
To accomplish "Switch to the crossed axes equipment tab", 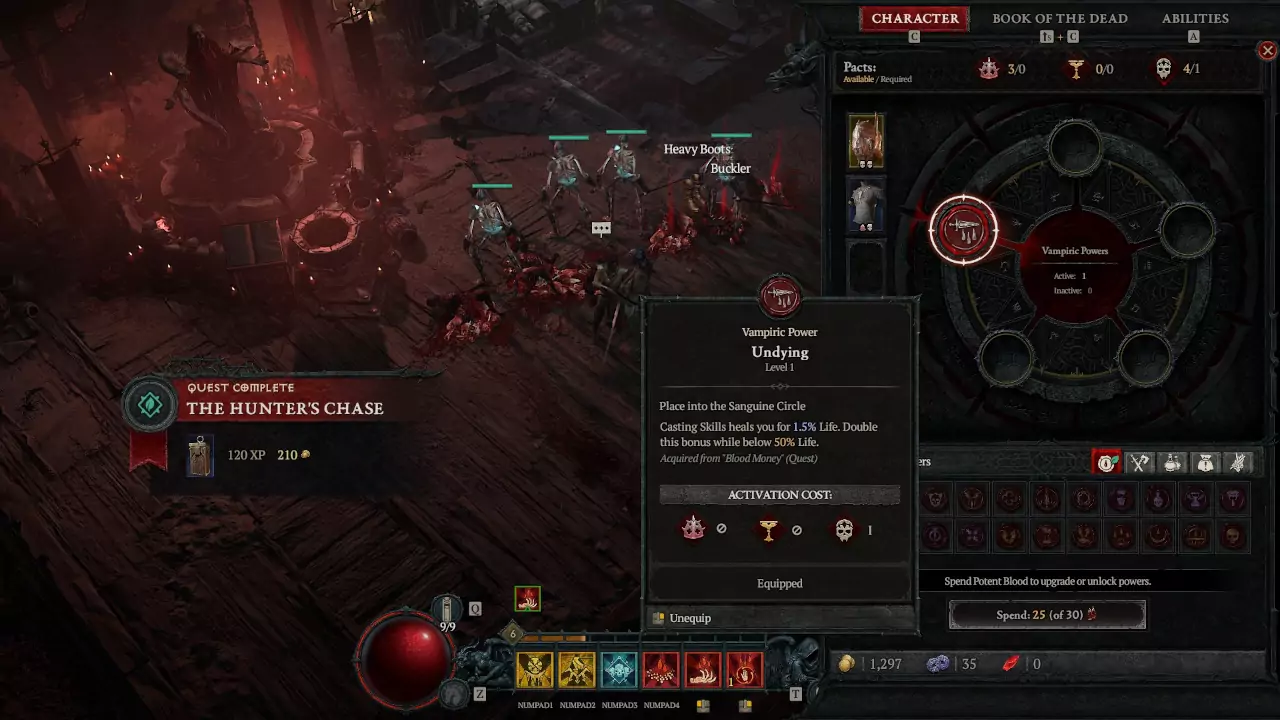I will tap(1140, 462).
